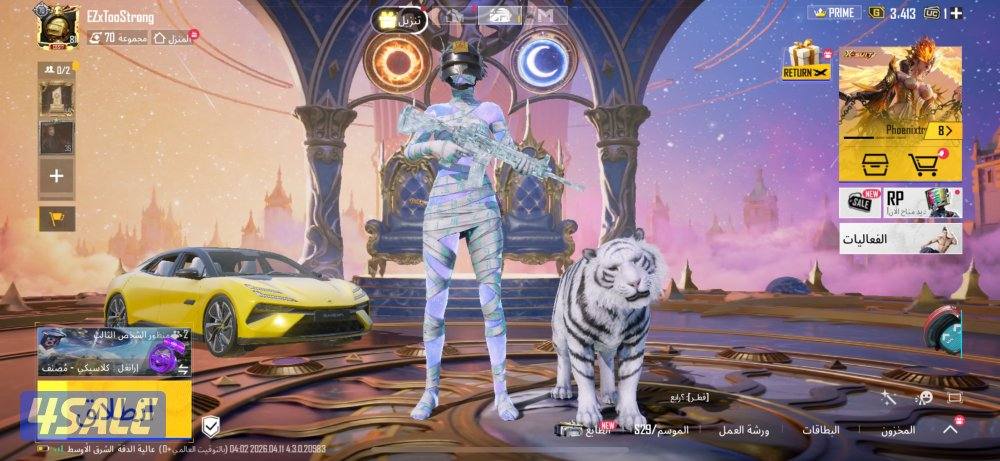Viewport: 1000px width, 461px height.
Task: Open the RP Royale Pass banner
Action: click(920, 203)
